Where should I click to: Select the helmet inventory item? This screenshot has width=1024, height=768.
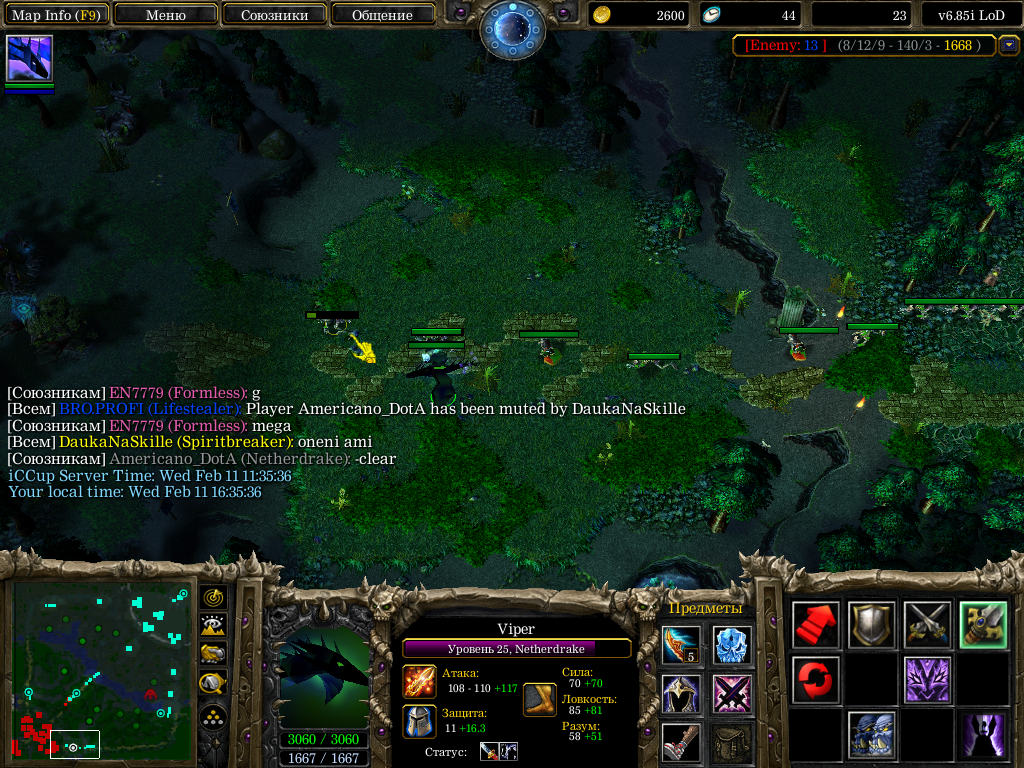point(681,693)
